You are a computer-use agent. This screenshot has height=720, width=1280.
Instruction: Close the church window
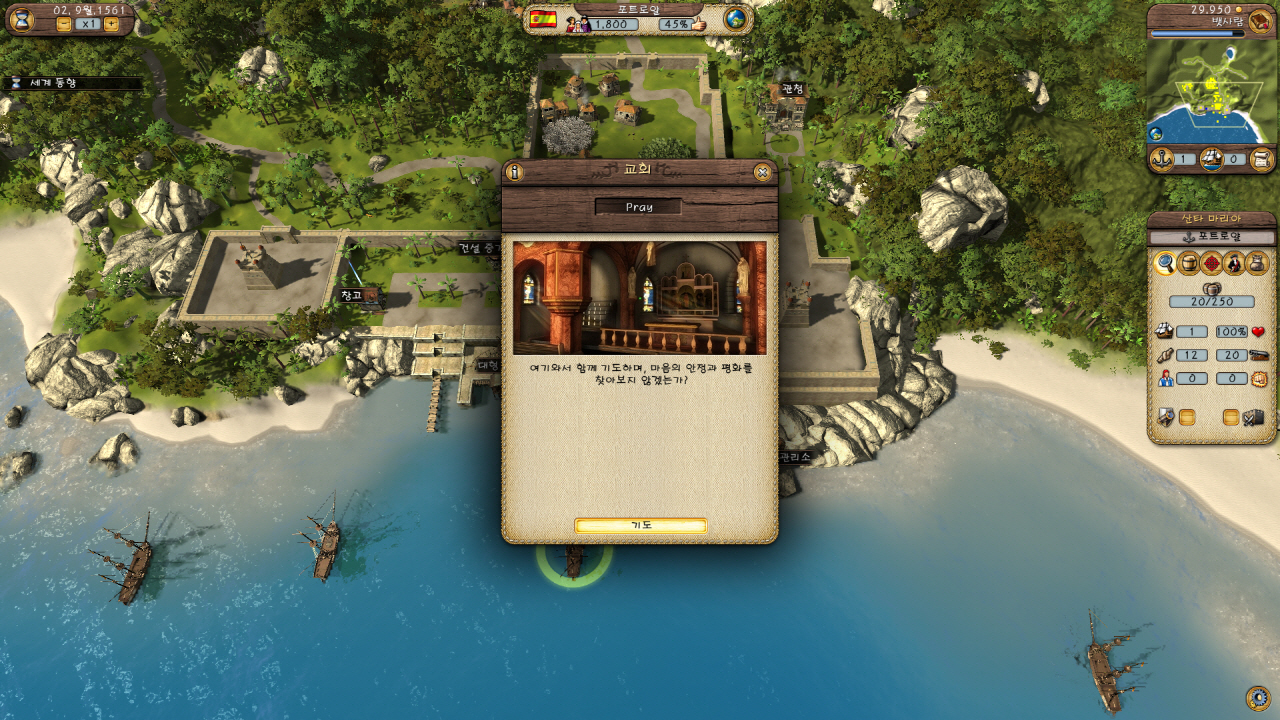point(763,172)
